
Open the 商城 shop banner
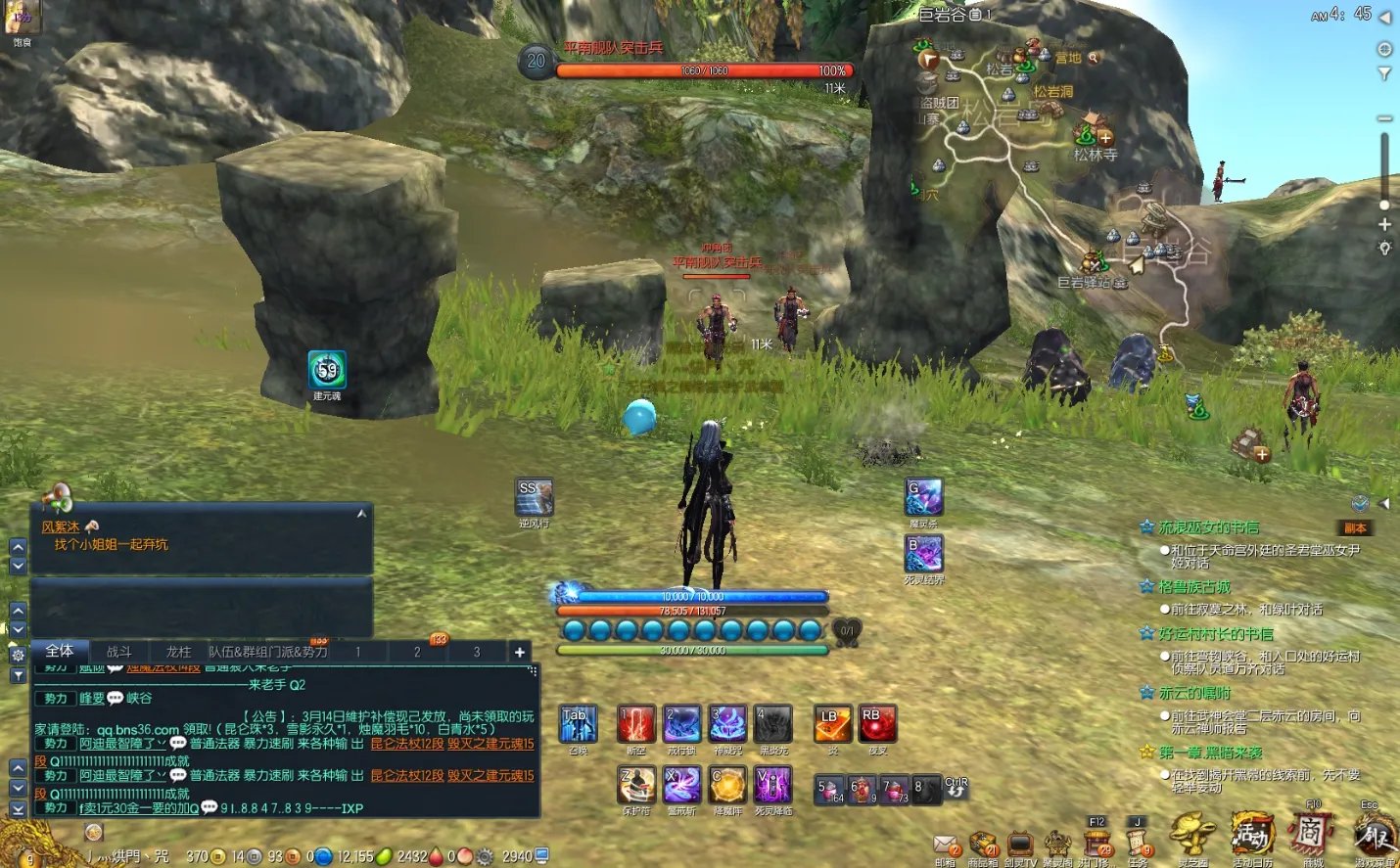click(1312, 837)
